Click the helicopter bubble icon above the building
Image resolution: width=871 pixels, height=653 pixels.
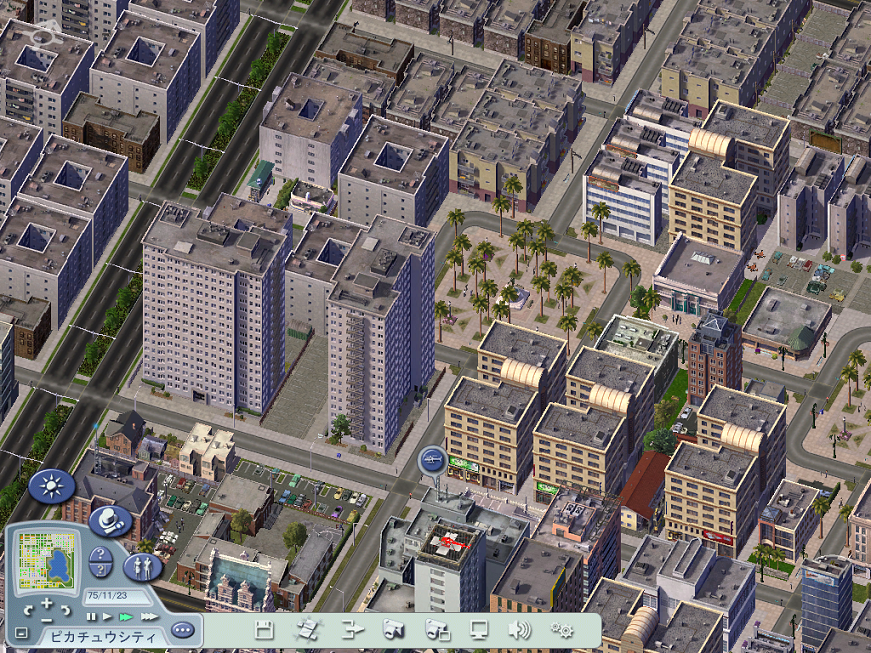pos(431,460)
